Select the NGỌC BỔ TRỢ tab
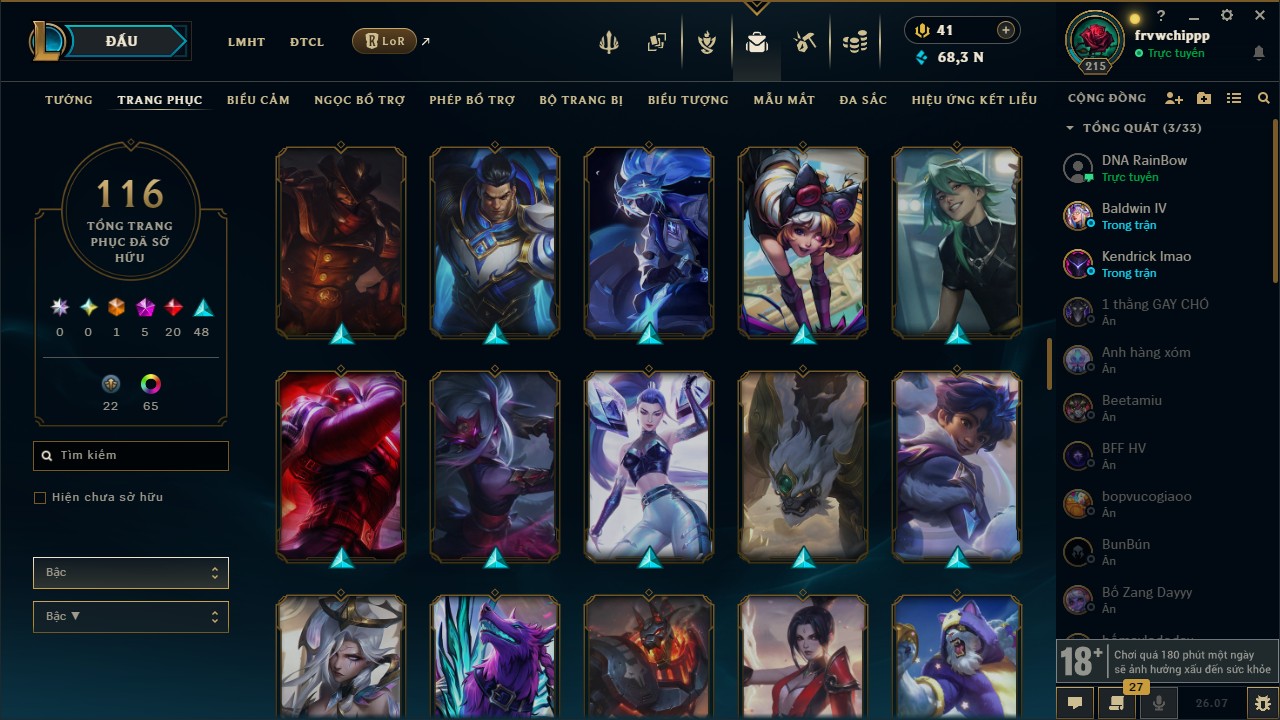The height and width of the screenshot is (720, 1280). [360, 100]
